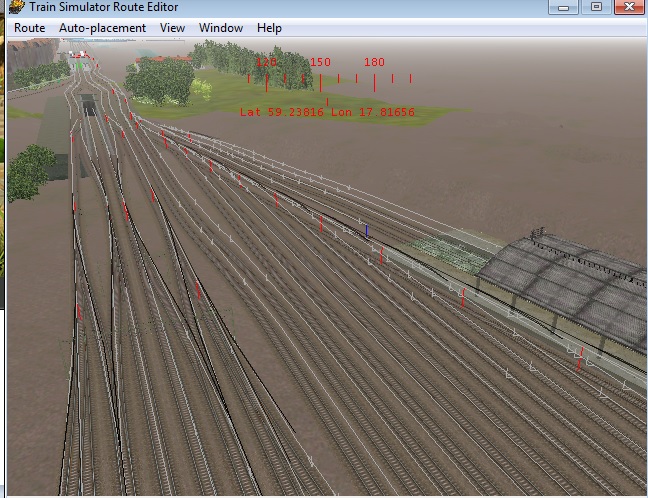Open the Route menu
648x498 pixels.
tap(29, 28)
